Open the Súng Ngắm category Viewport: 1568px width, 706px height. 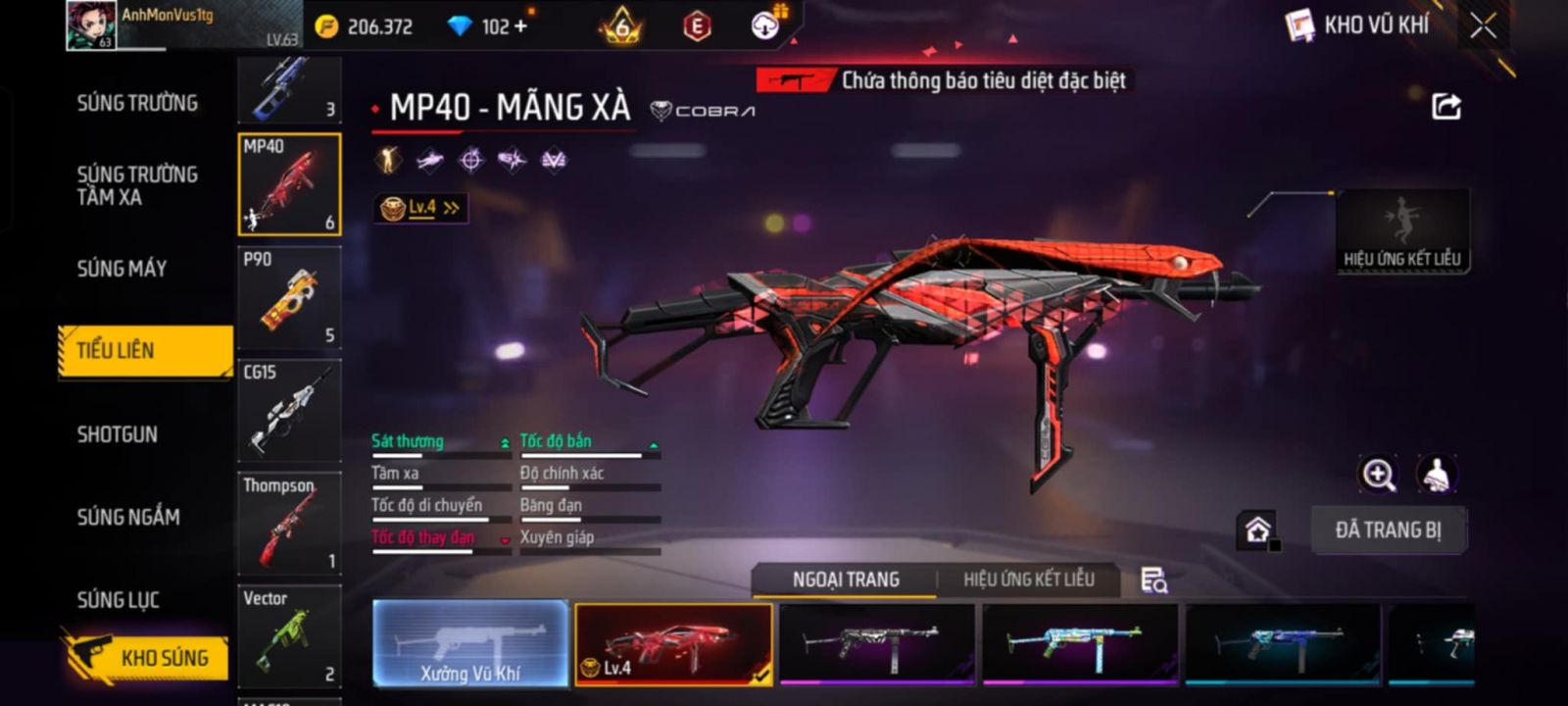pyautogui.click(x=128, y=517)
